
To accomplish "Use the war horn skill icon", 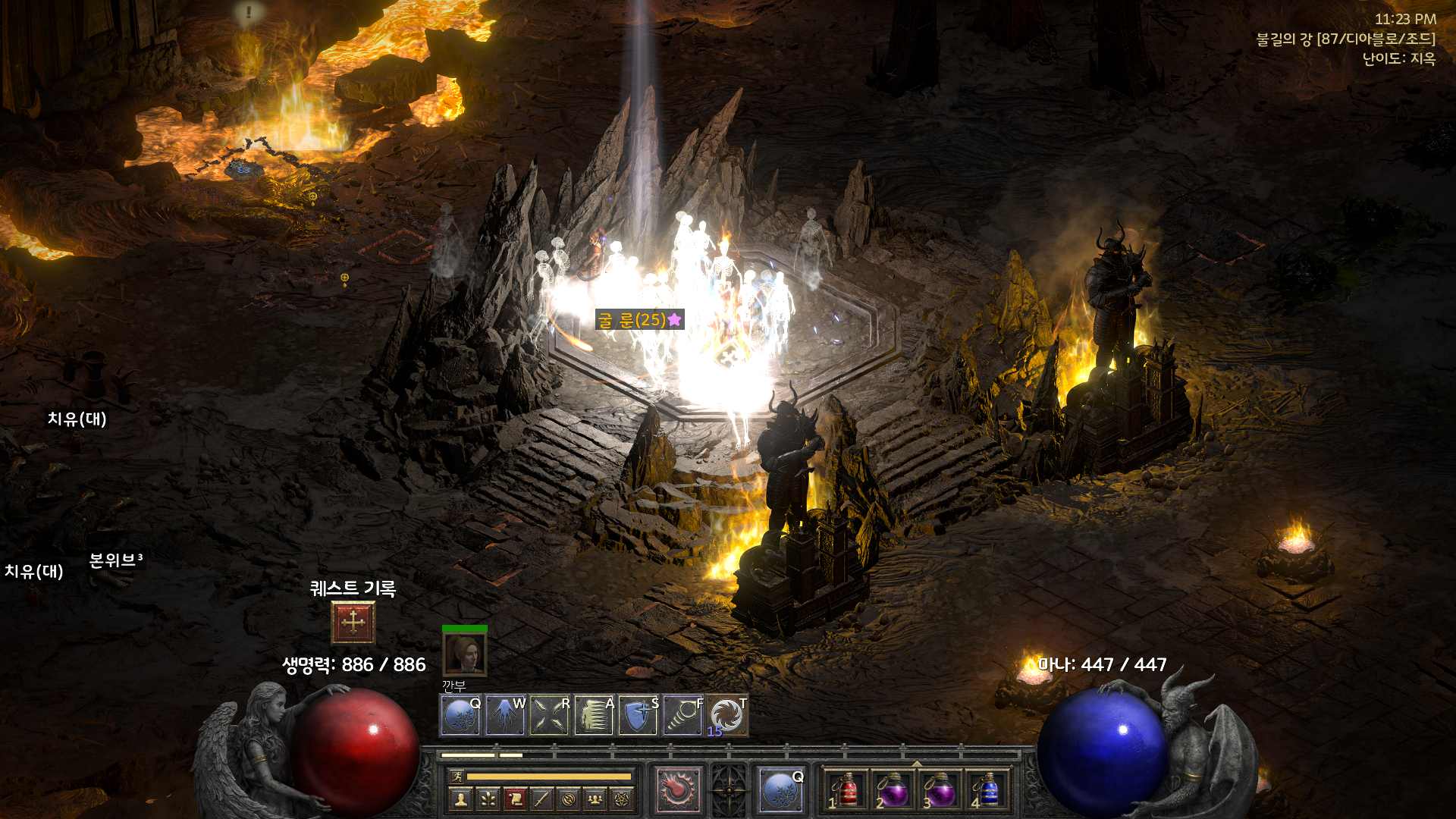I will pos(682,715).
